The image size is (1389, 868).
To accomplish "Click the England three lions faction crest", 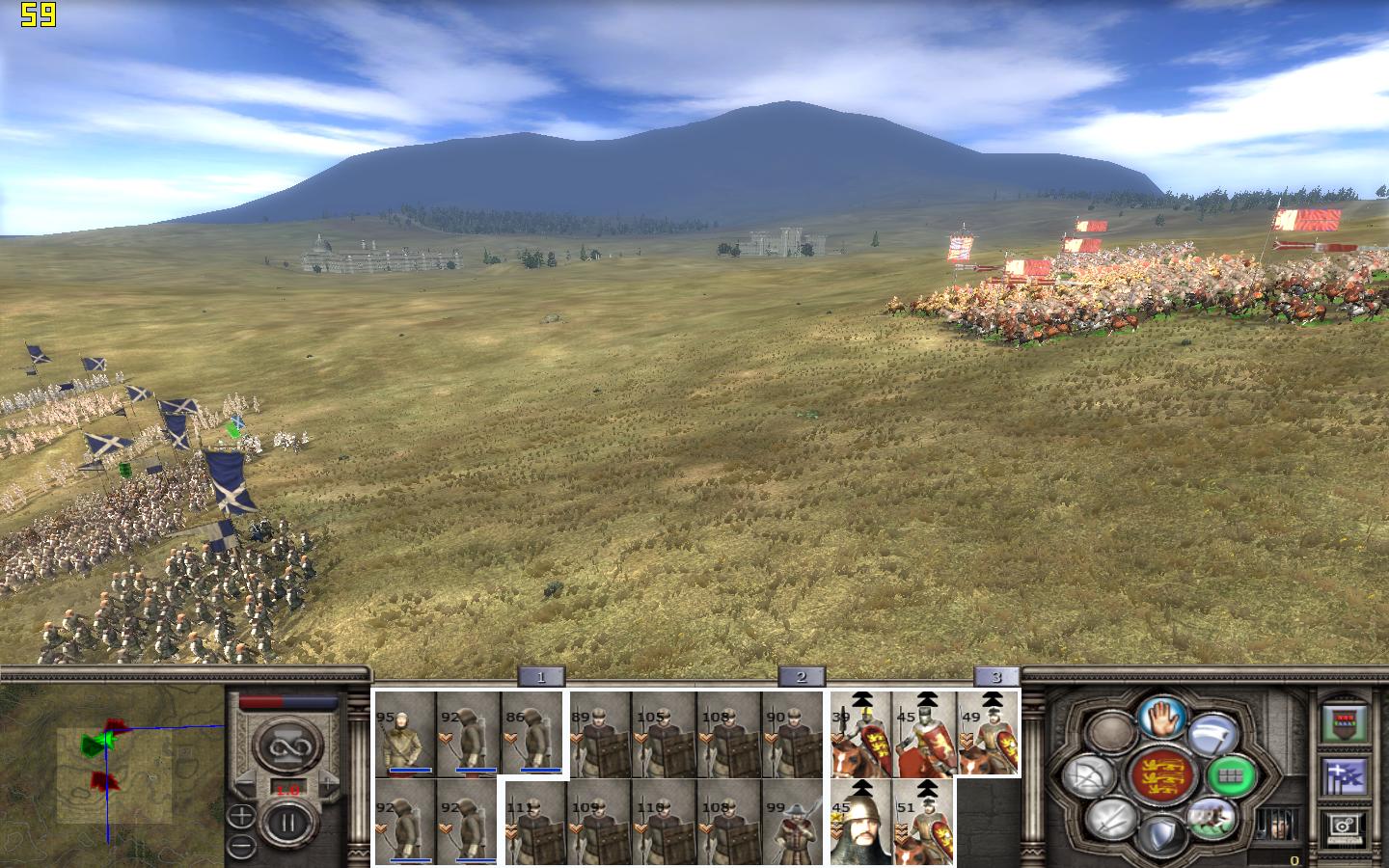I will point(1160,775).
